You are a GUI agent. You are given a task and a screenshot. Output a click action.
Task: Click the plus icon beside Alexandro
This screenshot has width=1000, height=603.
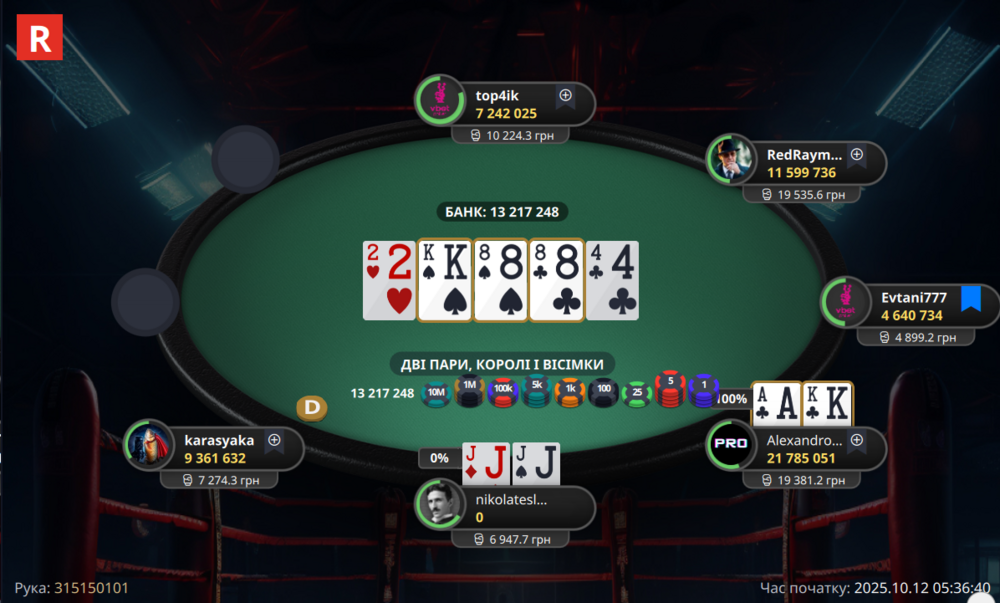(856, 440)
